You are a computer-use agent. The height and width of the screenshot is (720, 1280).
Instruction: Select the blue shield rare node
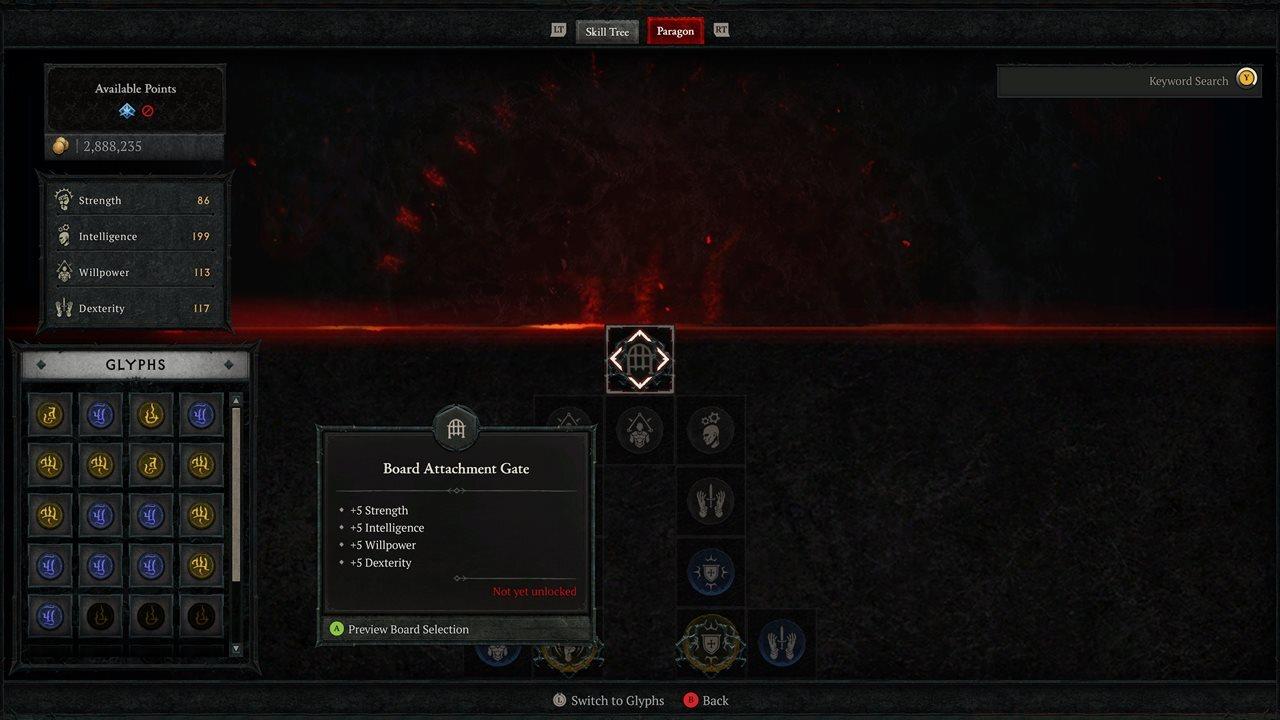click(x=710, y=571)
